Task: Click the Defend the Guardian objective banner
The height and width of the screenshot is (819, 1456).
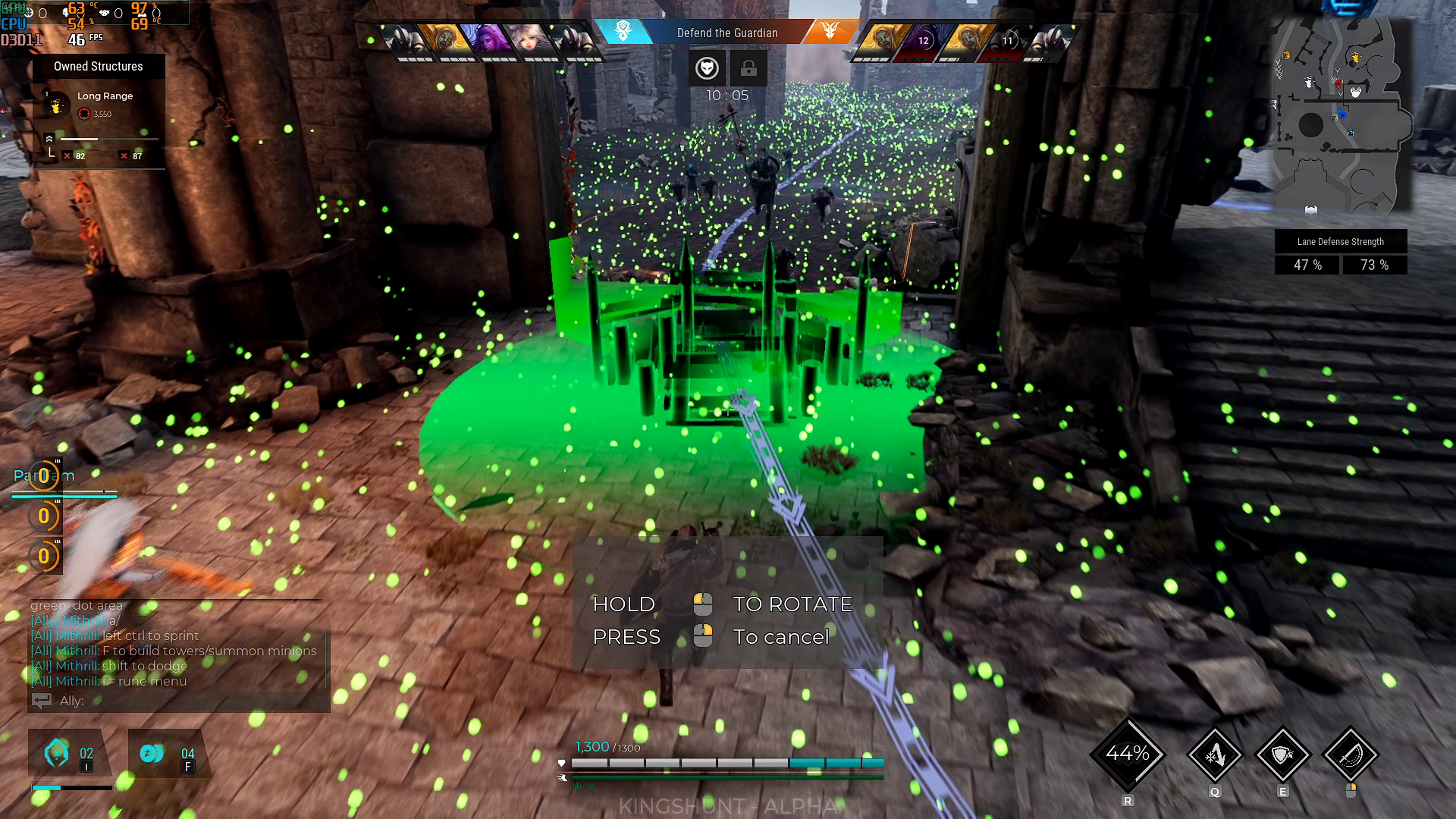Action: click(726, 33)
